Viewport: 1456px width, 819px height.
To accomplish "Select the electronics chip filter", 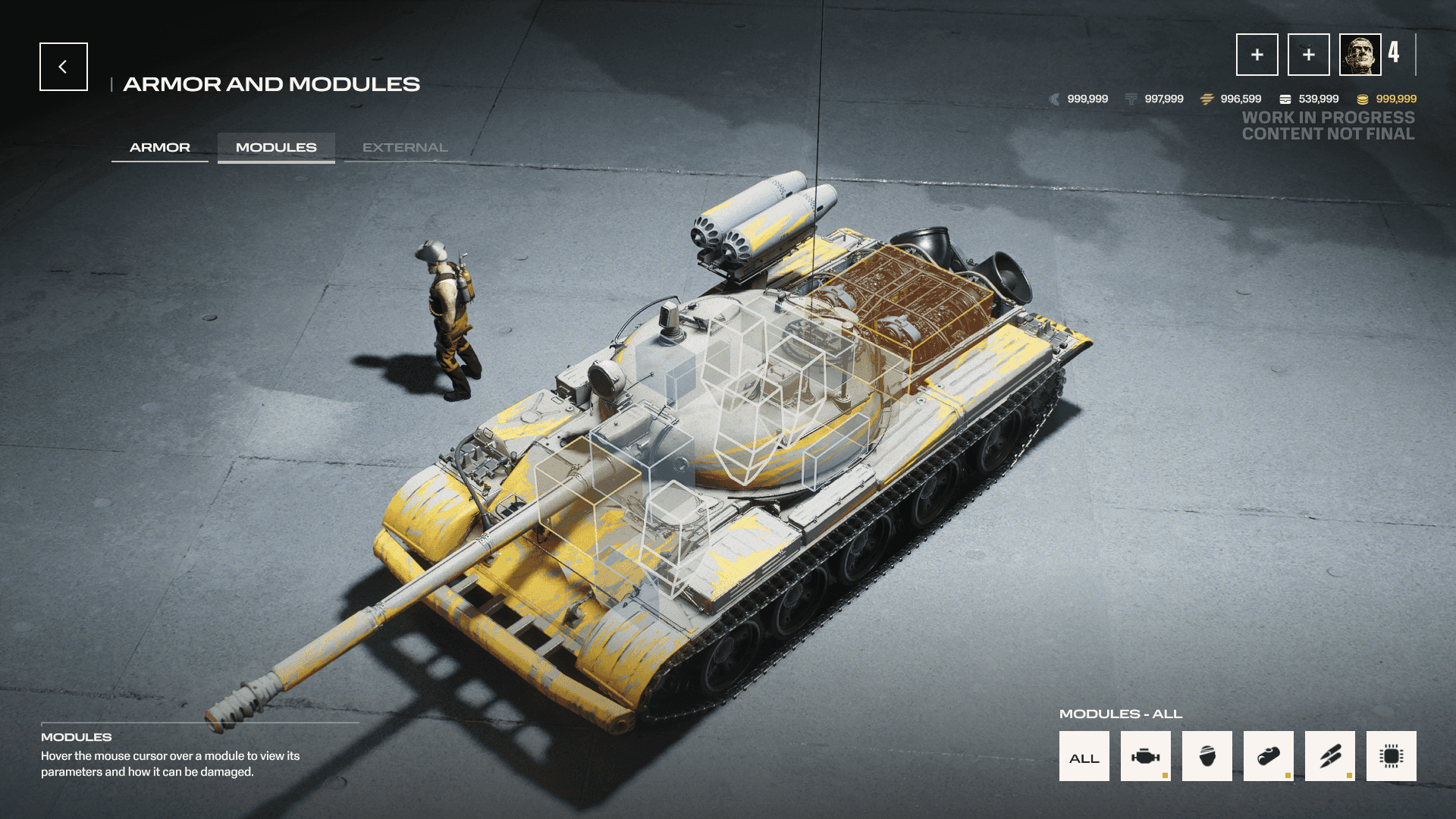I will coord(1391,756).
